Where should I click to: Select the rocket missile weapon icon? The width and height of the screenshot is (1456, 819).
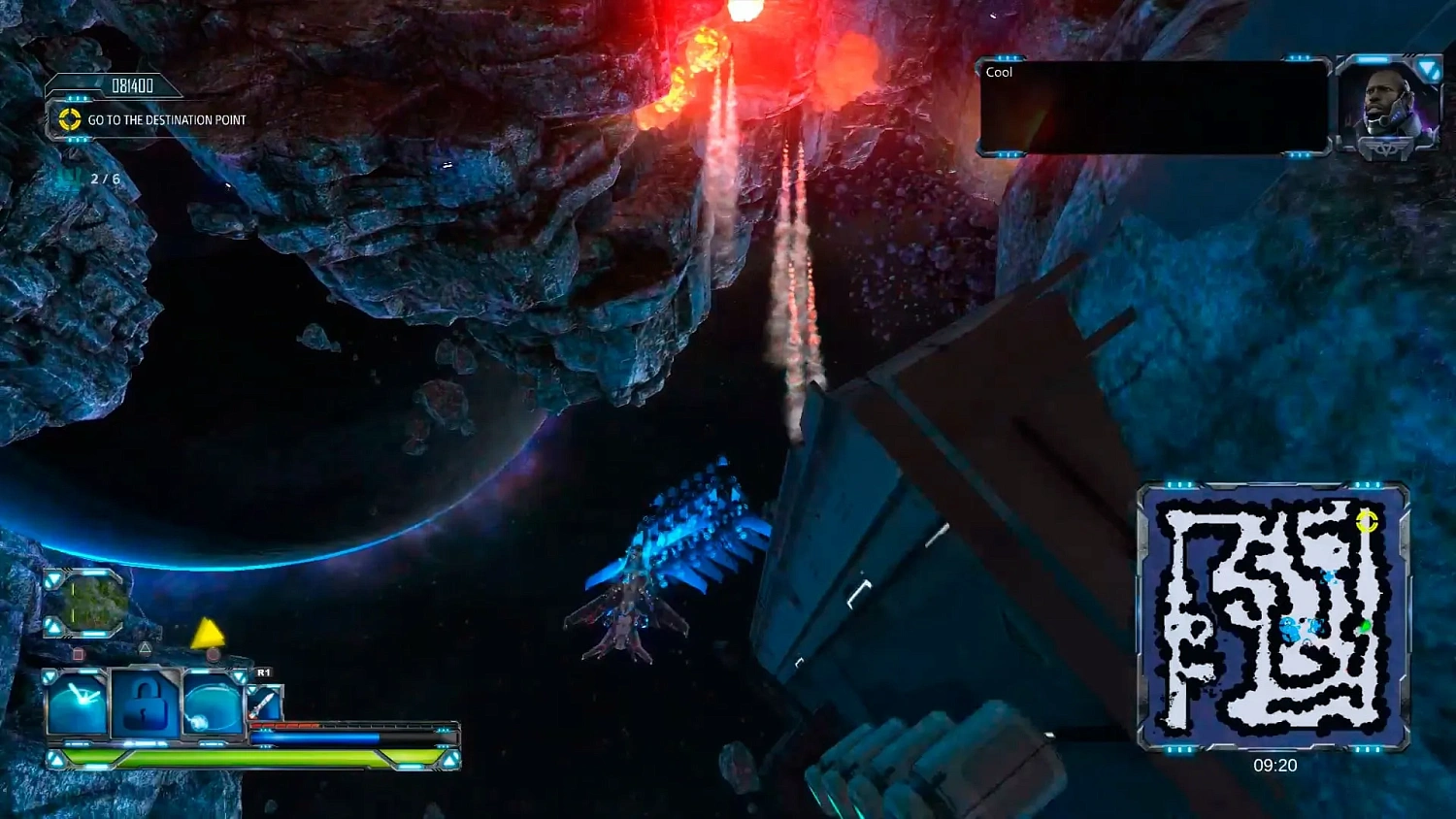tap(265, 703)
